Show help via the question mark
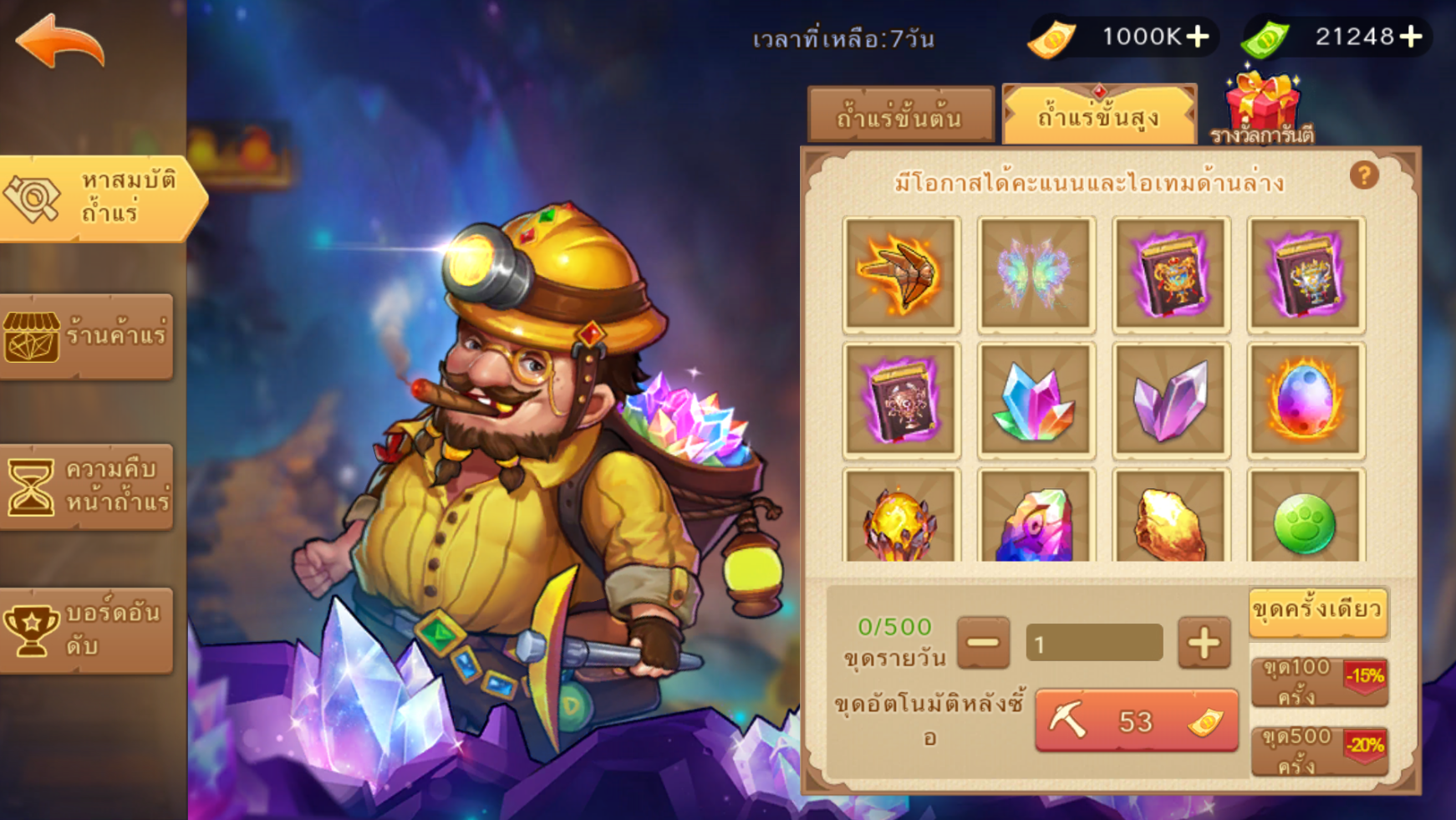This screenshot has width=1456, height=820. point(1364,176)
